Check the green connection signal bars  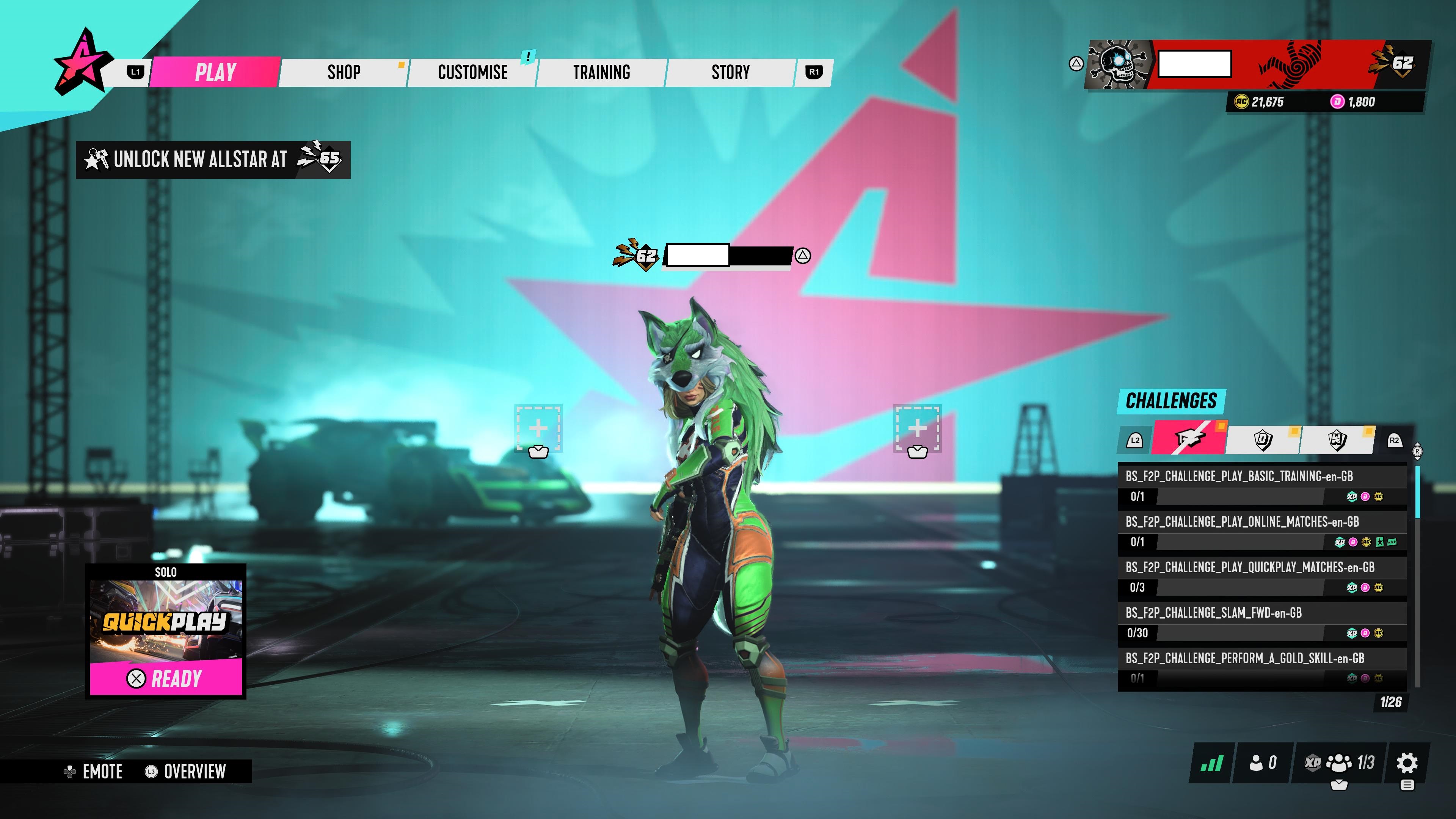tap(1212, 763)
